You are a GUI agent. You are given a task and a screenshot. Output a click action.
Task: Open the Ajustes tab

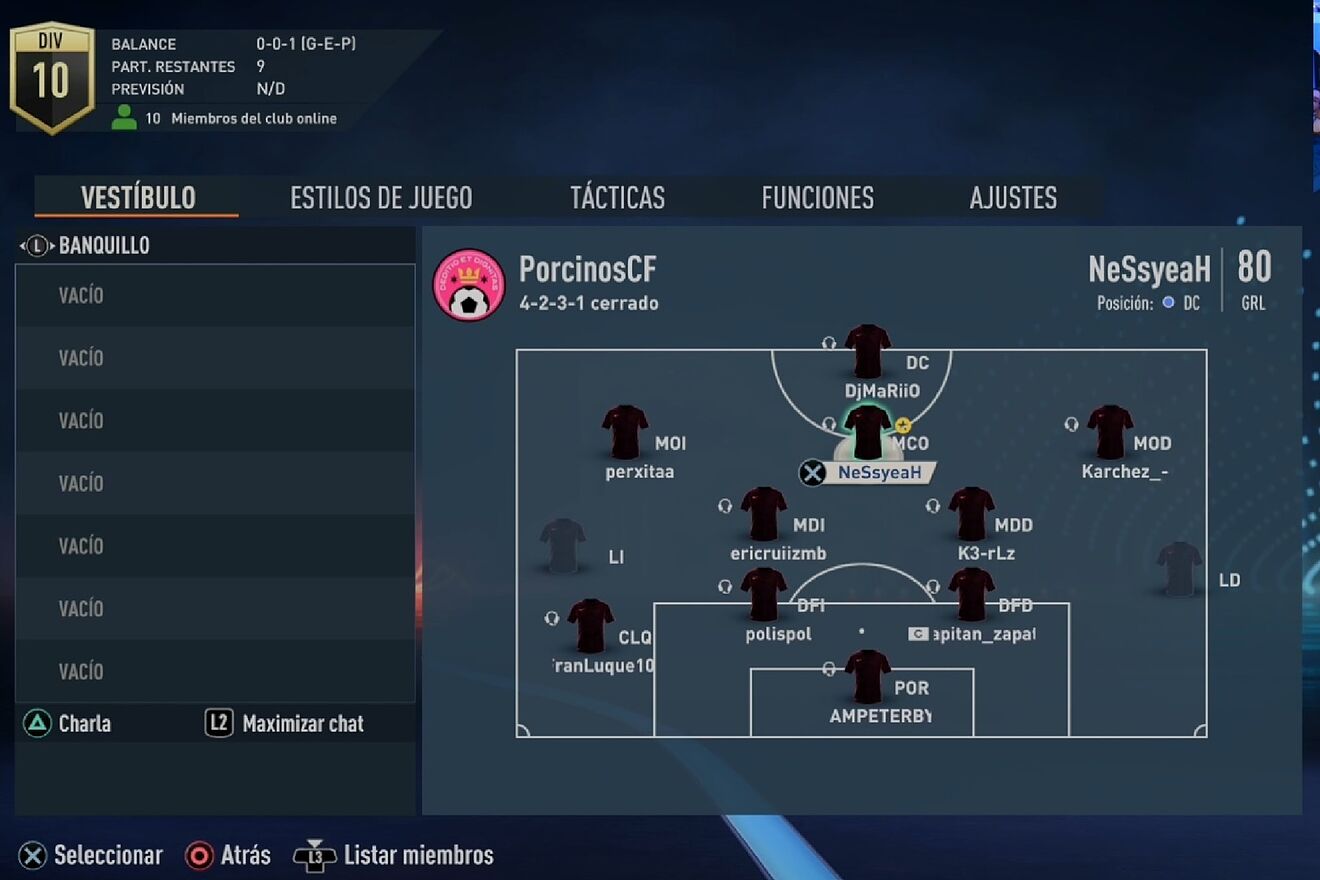pos(1013,198)
